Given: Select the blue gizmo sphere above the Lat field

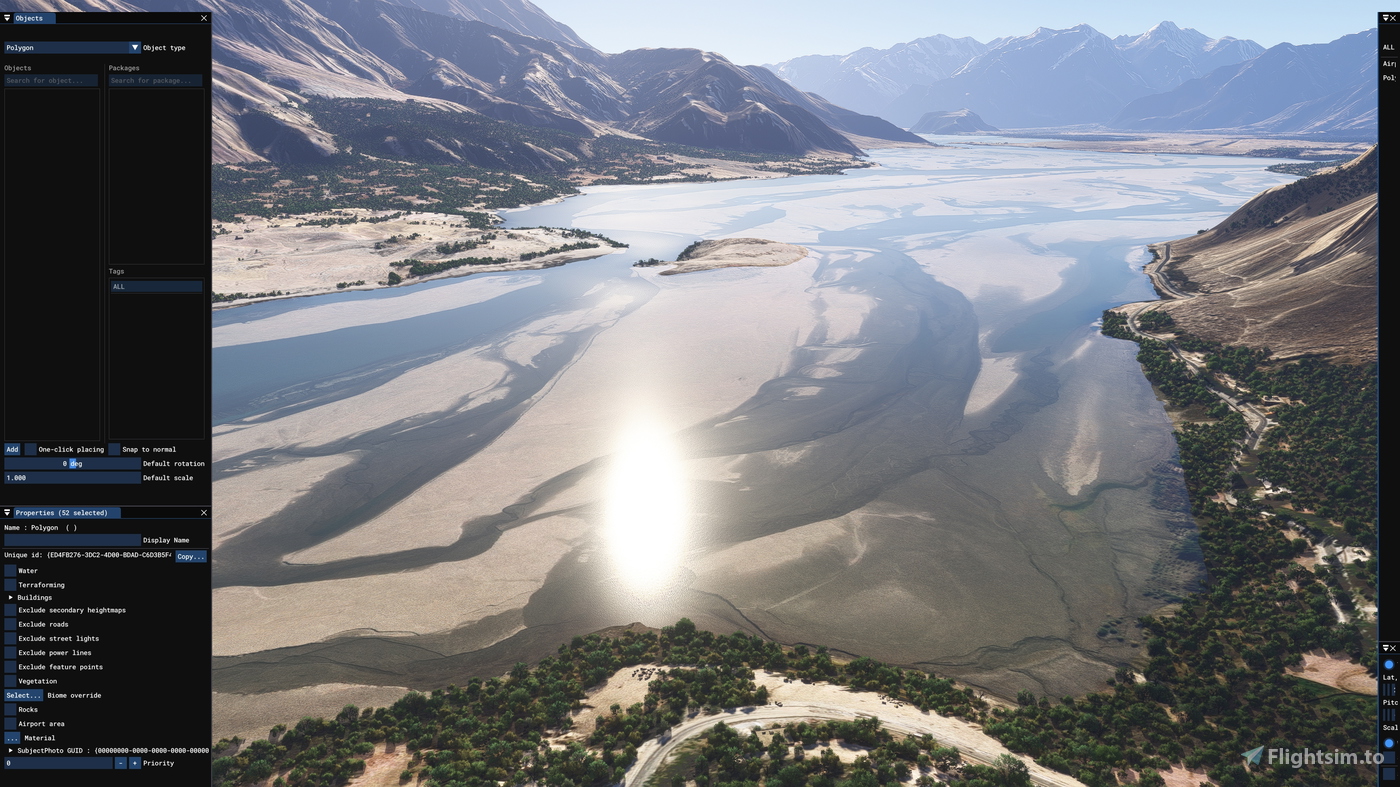Looking at the screenshot, I should (x=1388, y=662).
